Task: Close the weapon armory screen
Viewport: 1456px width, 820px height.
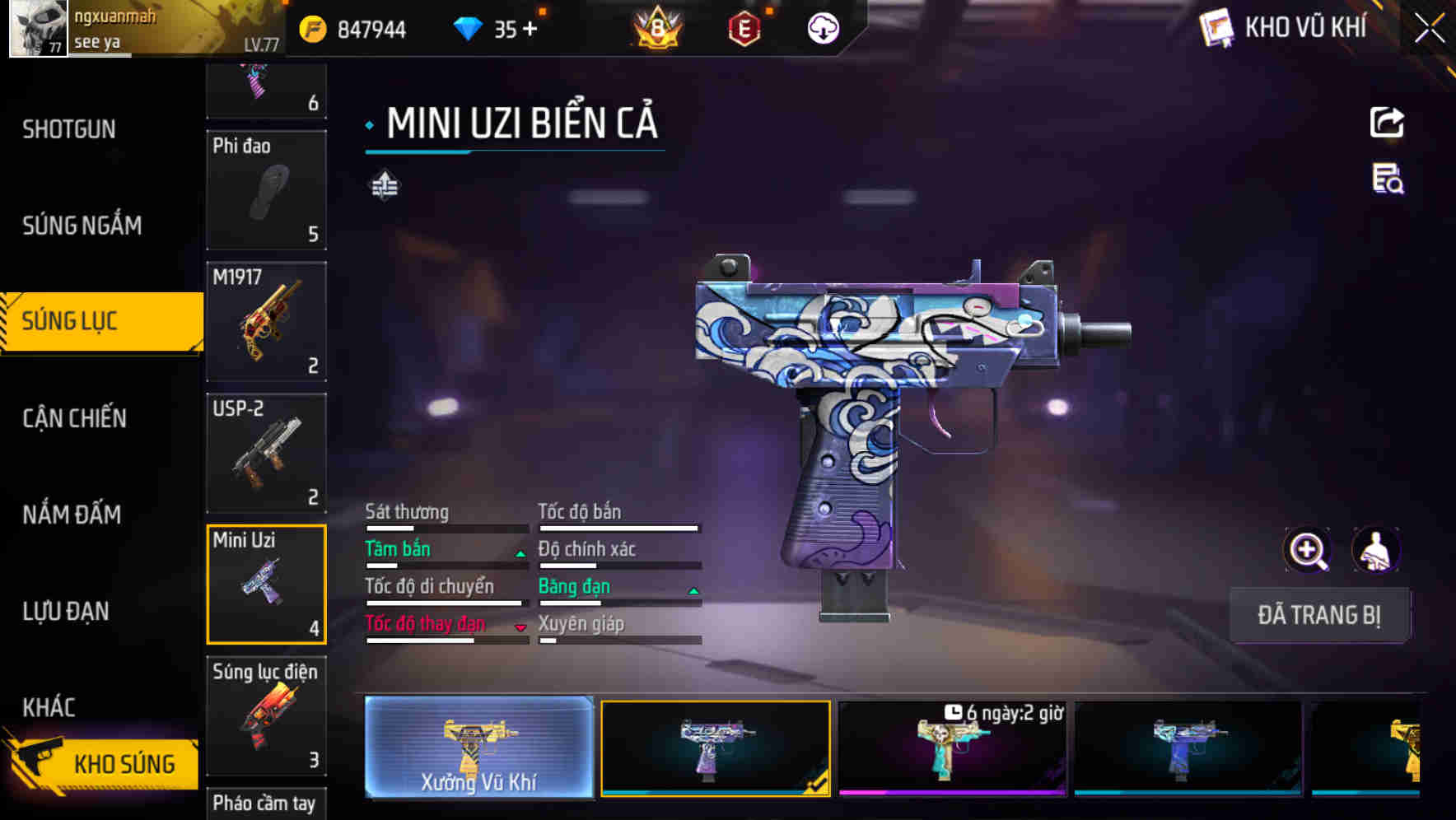Action: 1429,29
